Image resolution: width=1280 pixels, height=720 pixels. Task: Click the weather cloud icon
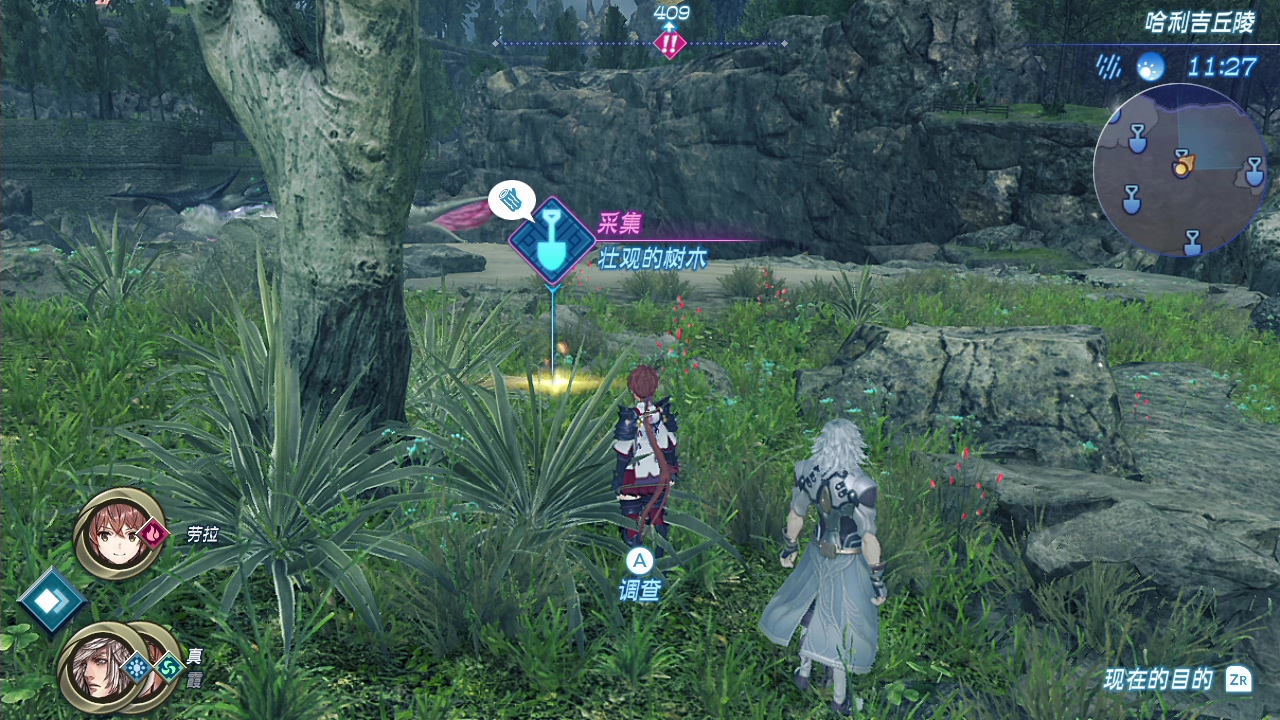(1150, 67)
